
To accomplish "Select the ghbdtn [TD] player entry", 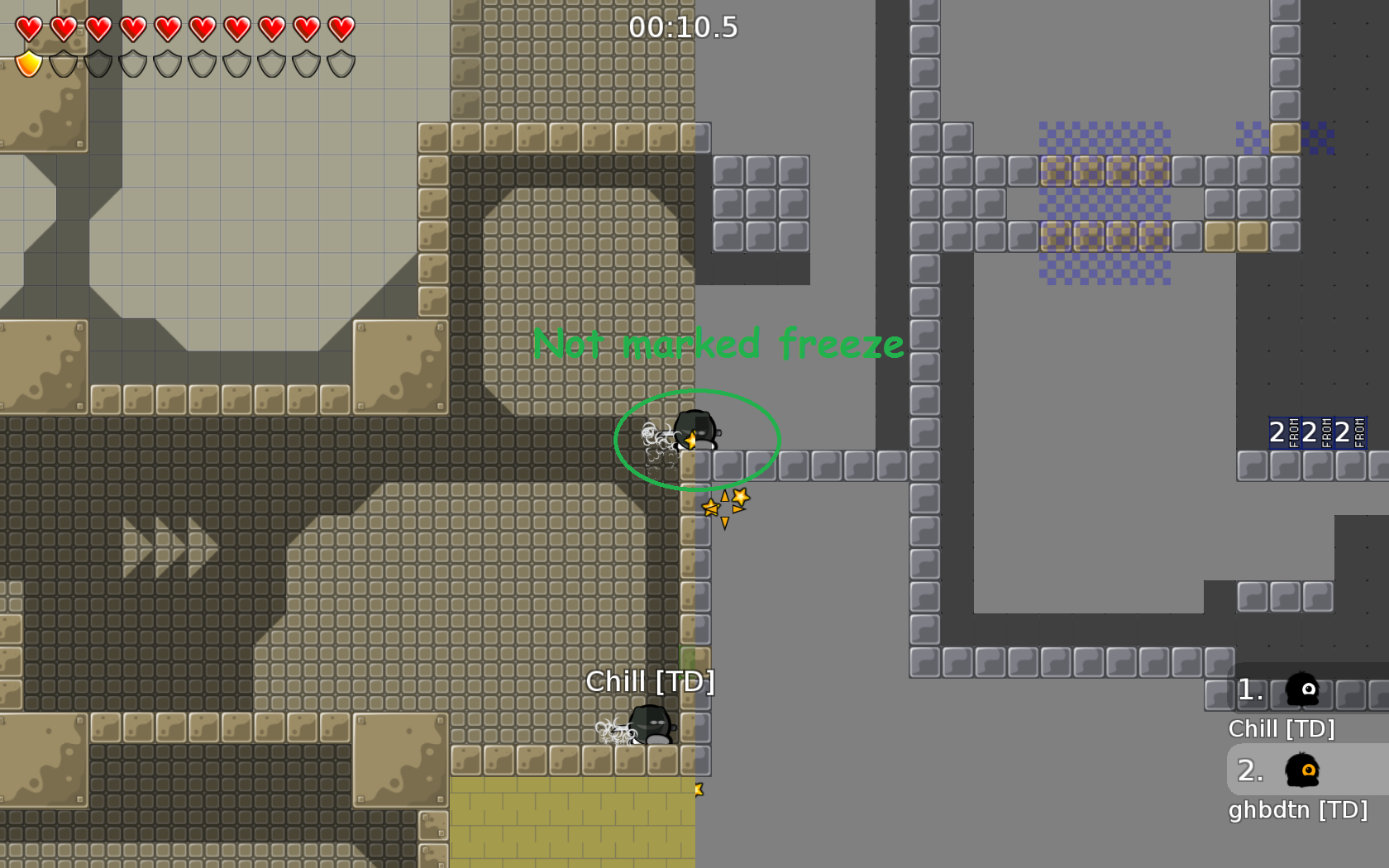I will (1304, 784).
